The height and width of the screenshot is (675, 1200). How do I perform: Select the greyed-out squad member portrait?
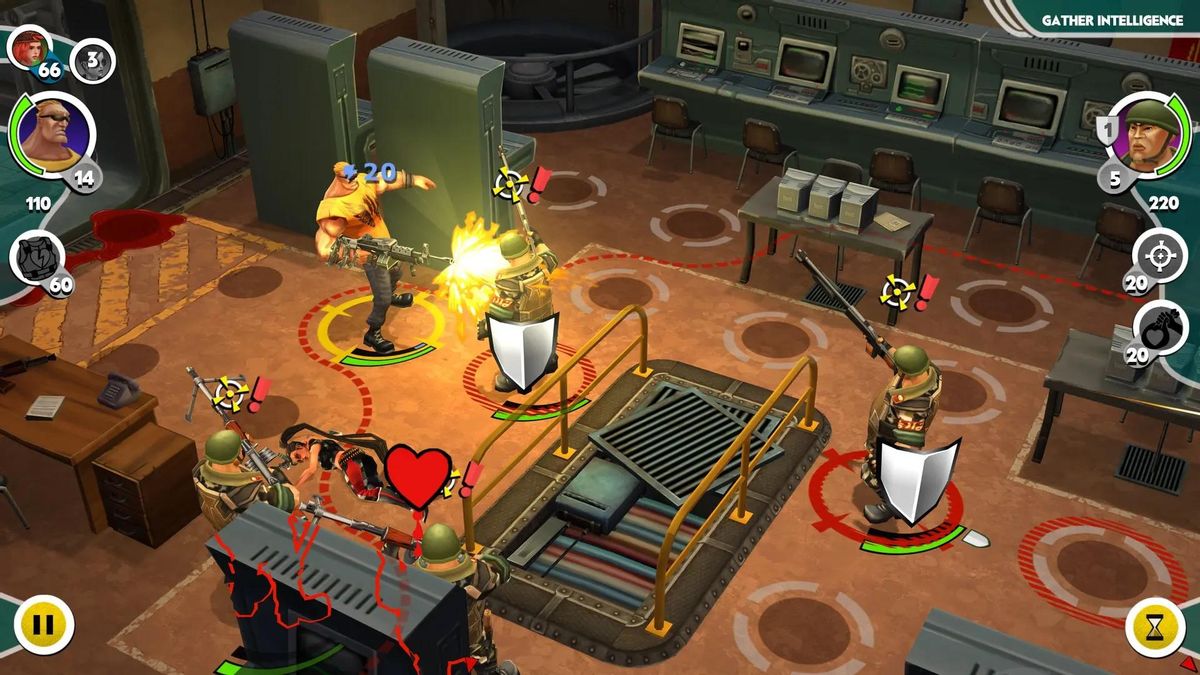(92, 61)
